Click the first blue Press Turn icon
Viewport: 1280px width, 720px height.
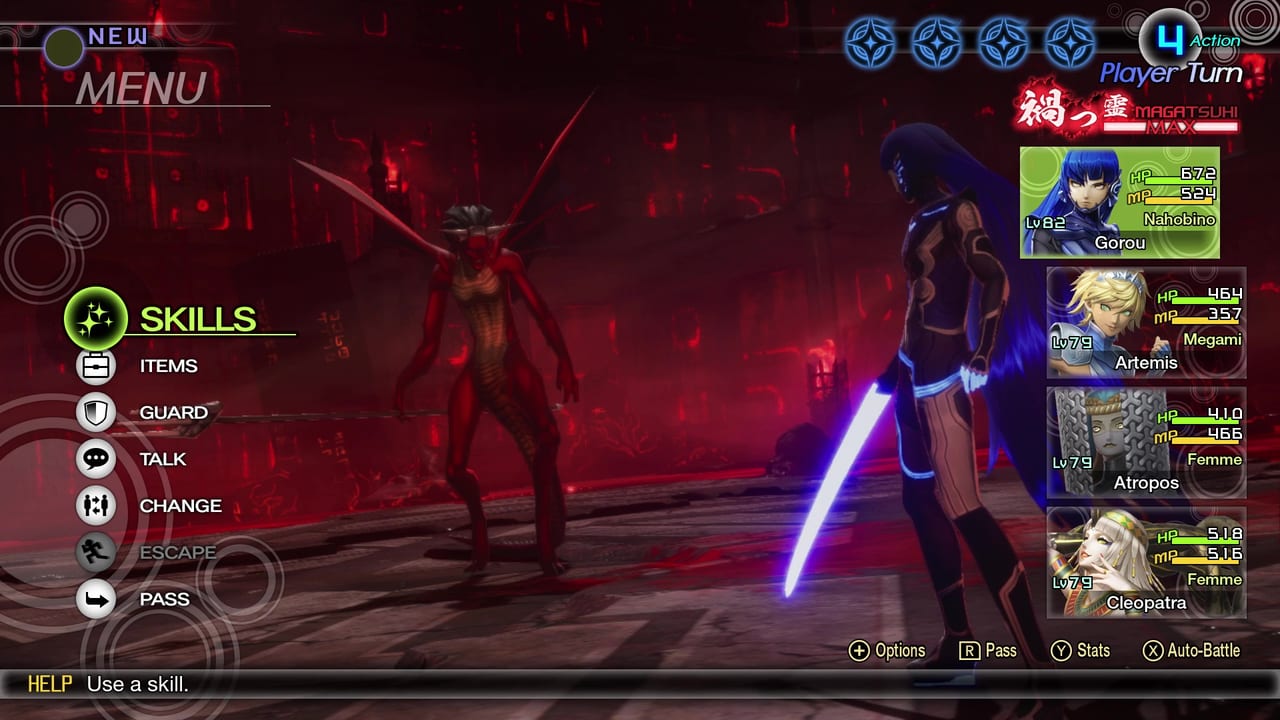pos(872,44)
